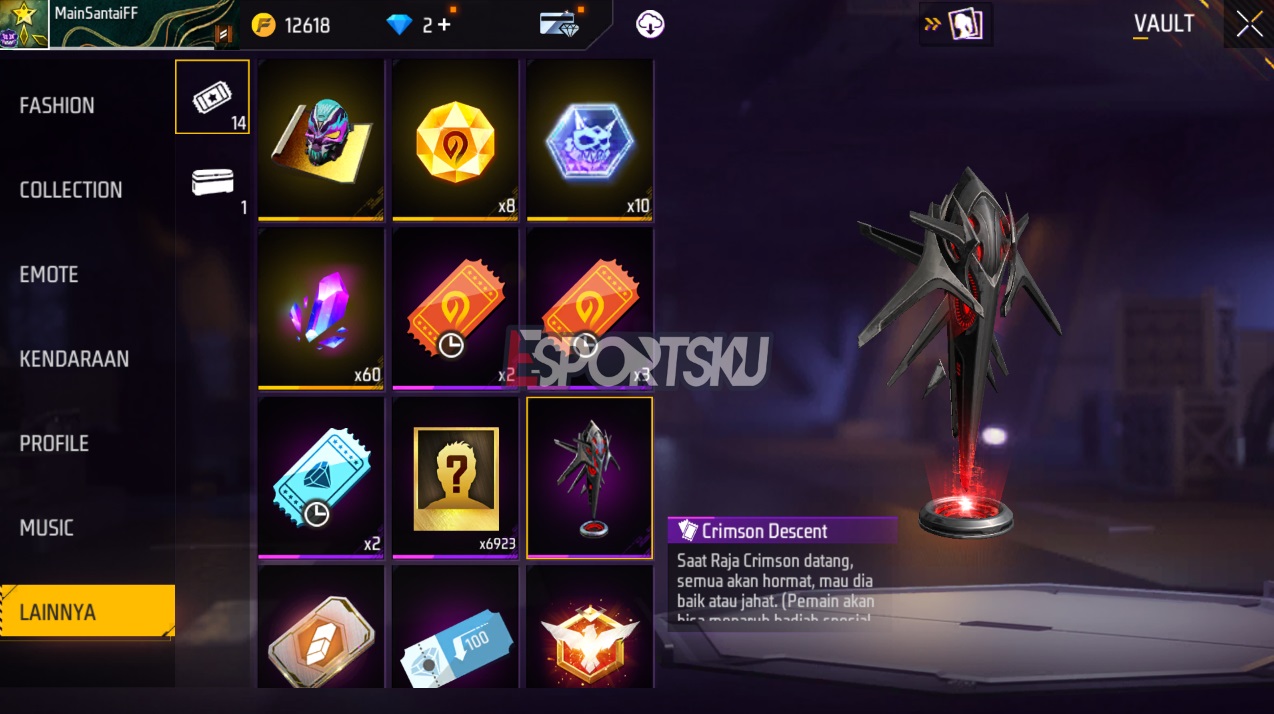Select the blue diamond voucher ticket
The height and width of the screenshot is (714, 1274).
tap(321, 477)
